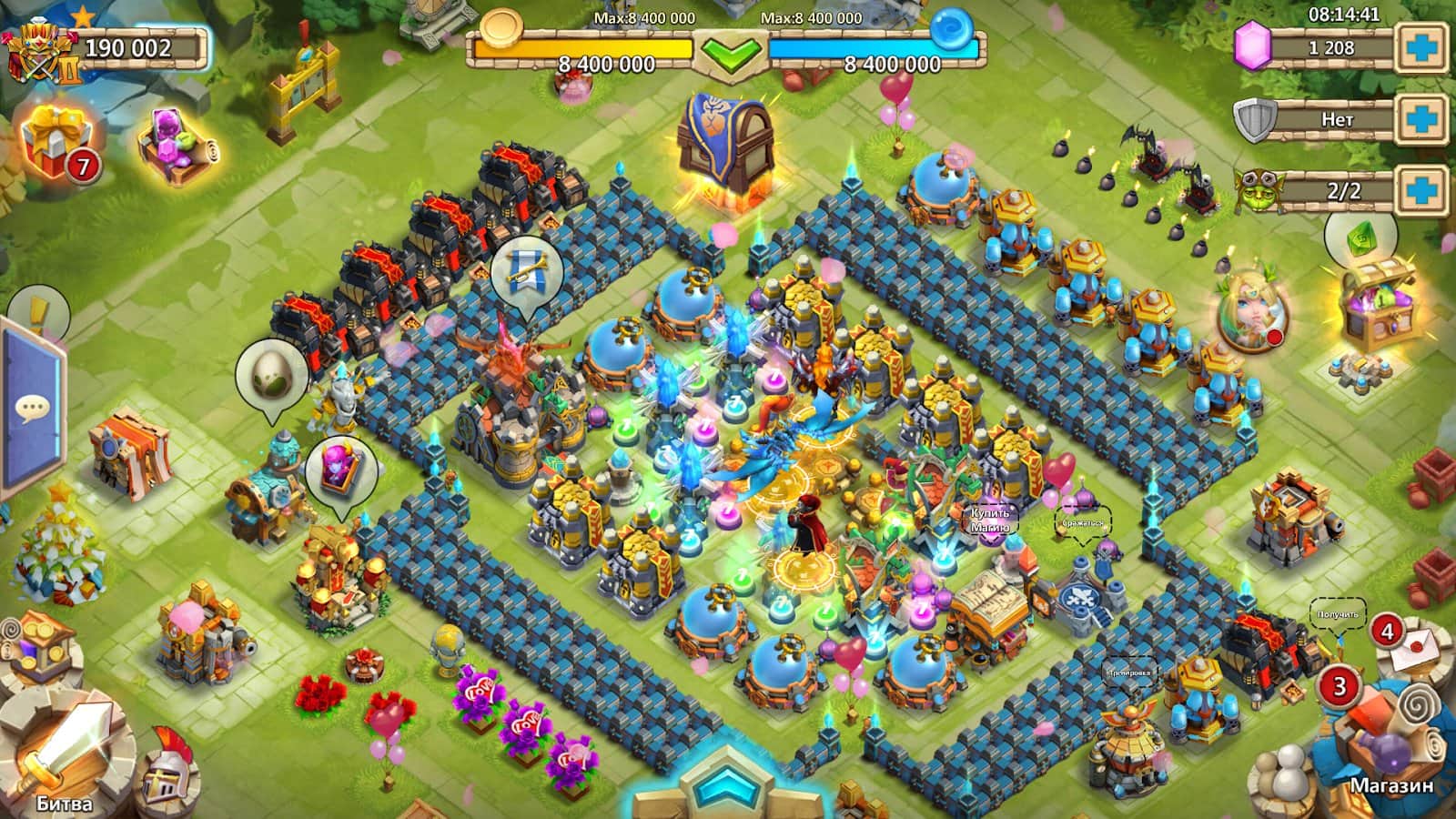Select the Тренировка bubble over the walls
This screenshot has height=819, width=1456.
(1128, 675)
